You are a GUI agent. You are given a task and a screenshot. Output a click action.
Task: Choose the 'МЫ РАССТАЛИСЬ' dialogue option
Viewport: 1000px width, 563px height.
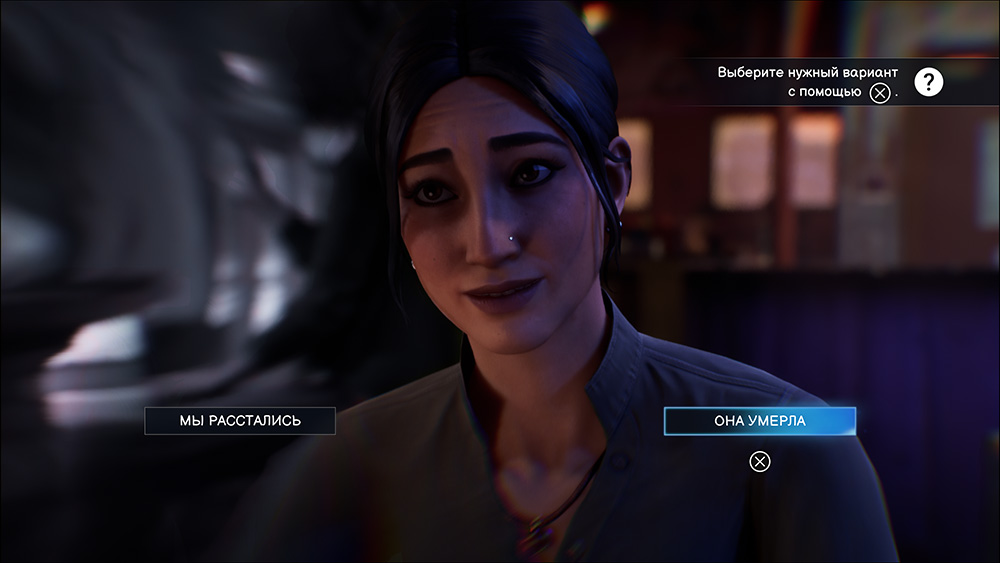click(x=240, y=421)
